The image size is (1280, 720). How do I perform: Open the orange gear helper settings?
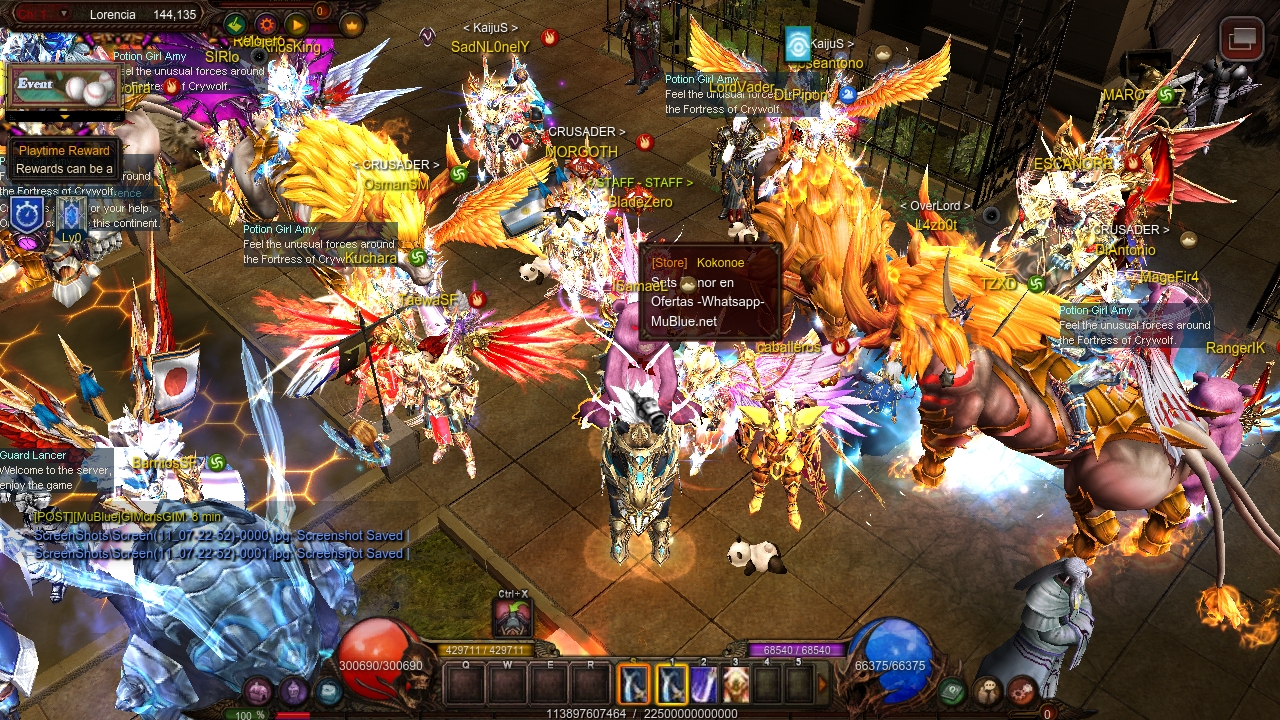pos(266,24)
